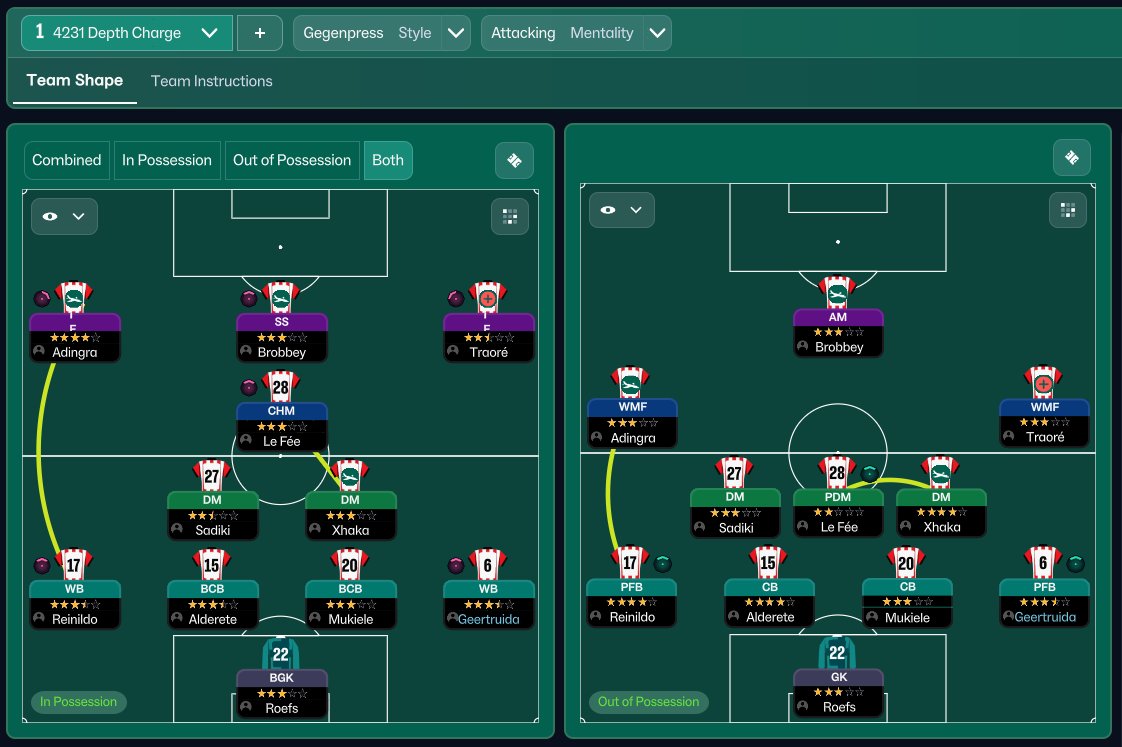Open the eye visibility dropdown on right pitch
The height and width of the screenshot is (747, 1122).
(x=621, y=210)
